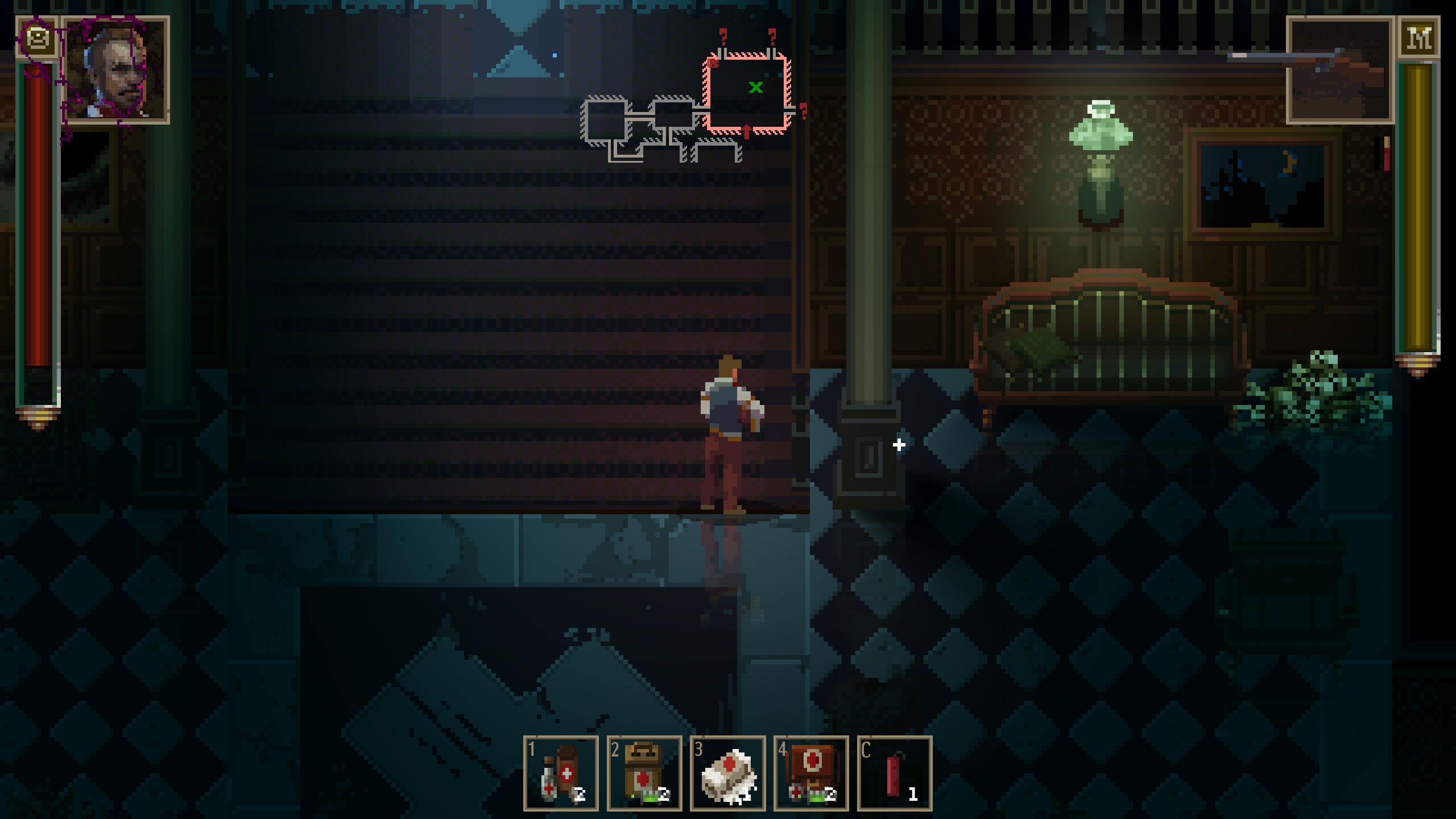Use the medicine bottles in slot 1
This screenshot has height=819, width=1456.
(x=561, y=773)
